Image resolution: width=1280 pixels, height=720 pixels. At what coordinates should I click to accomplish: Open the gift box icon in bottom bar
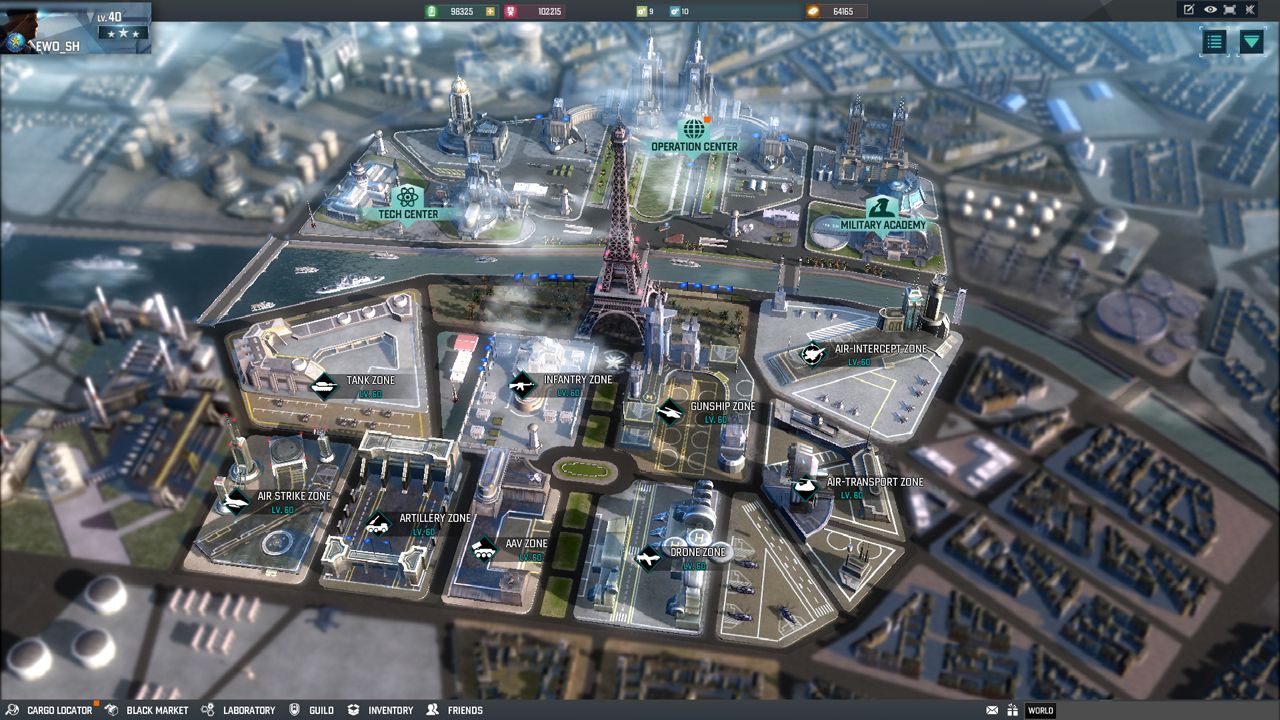click(1013, 710)
